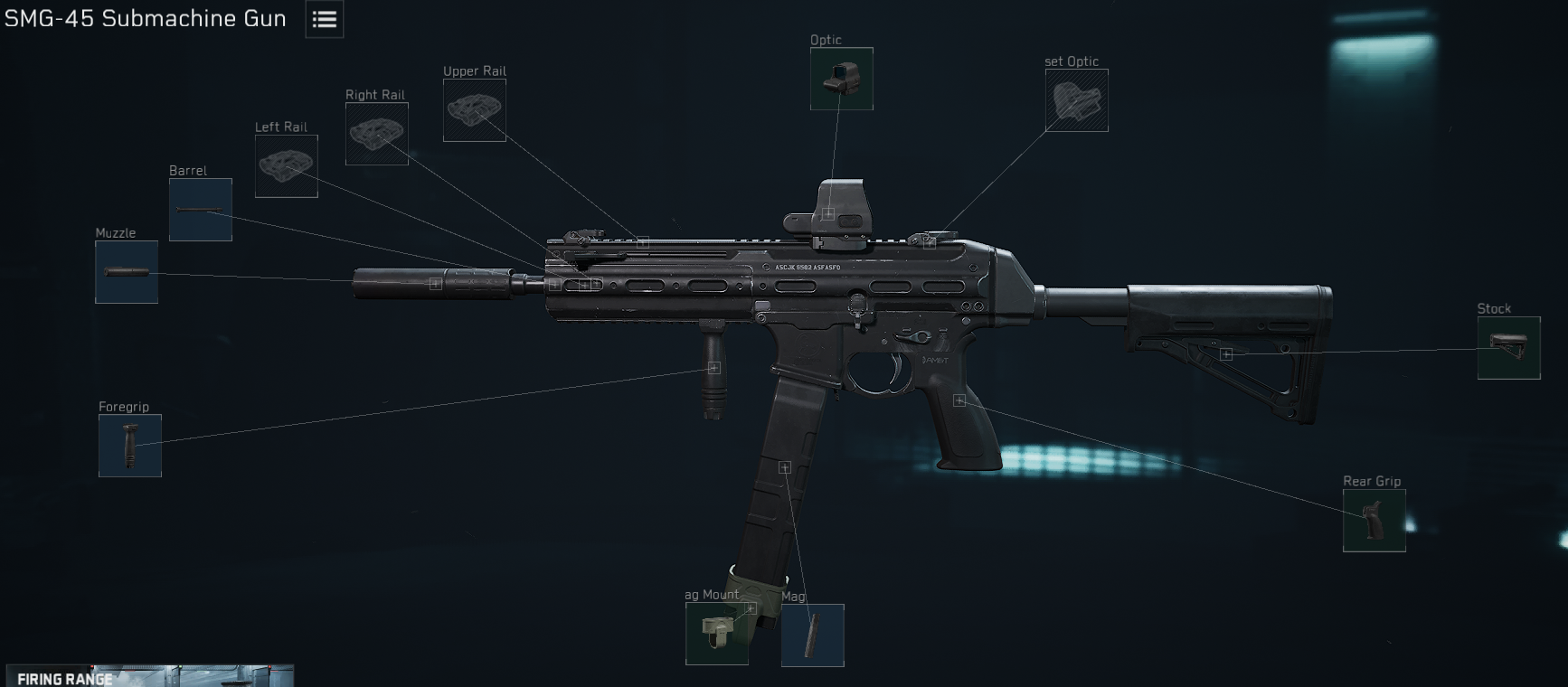Open the Muzzle attachment slot
This screenshot has width=1568, height=687.
[x=127, y=272]
